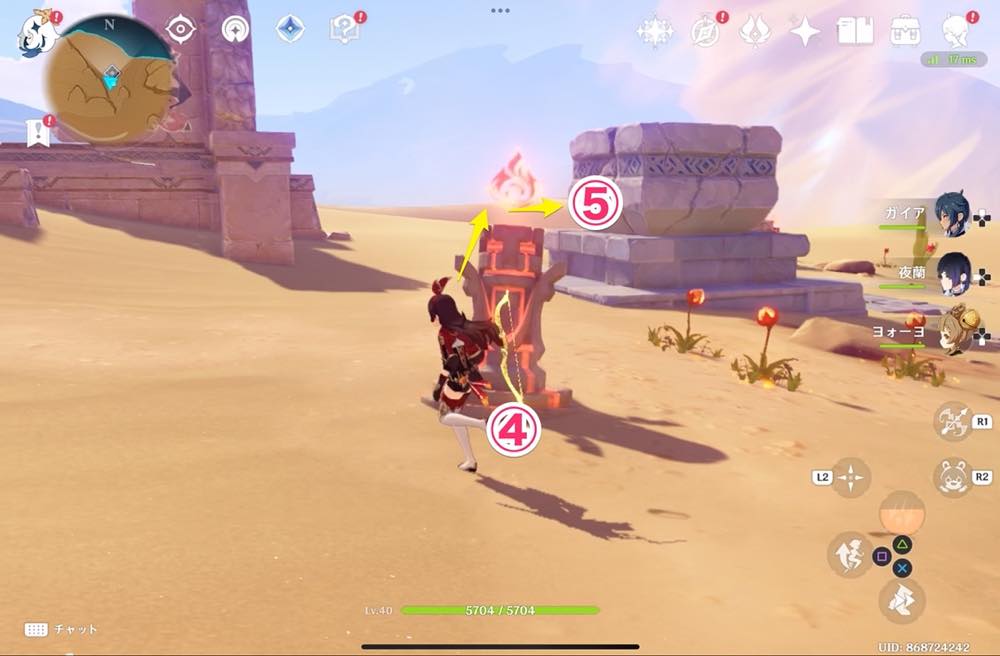The height and width of the screenshot is (656, 1000).
Task: Click the snowflake star cluster icon
Action: point(655,32)
